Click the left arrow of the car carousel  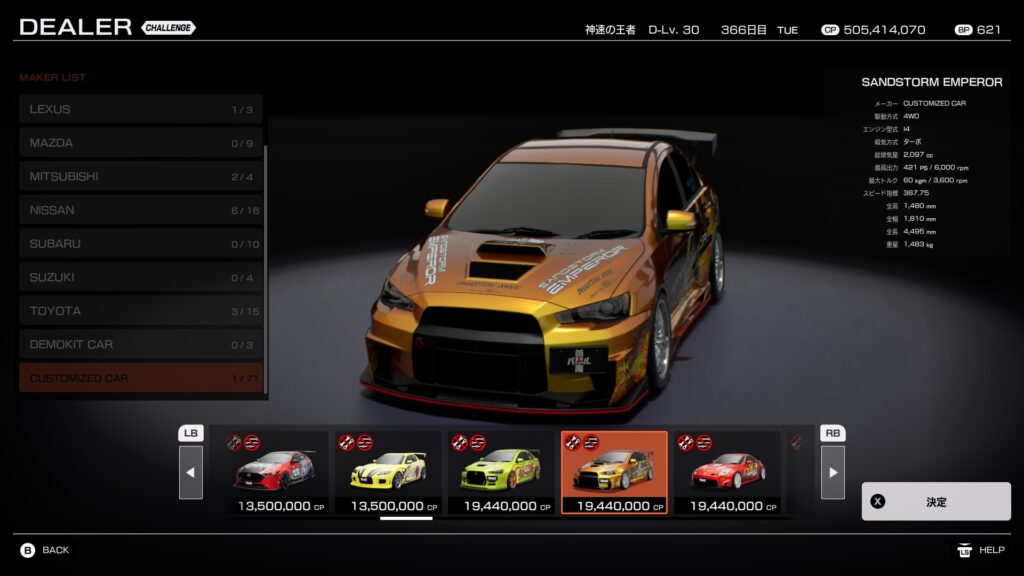pyautogui.click(x=191, y=472)
